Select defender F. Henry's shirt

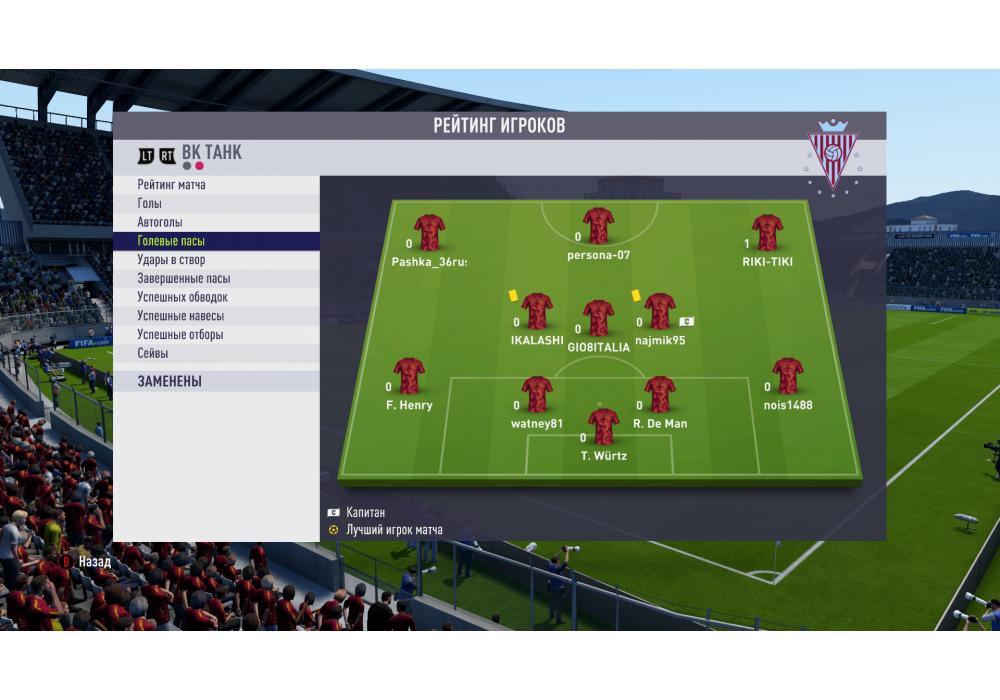[408, 376]
